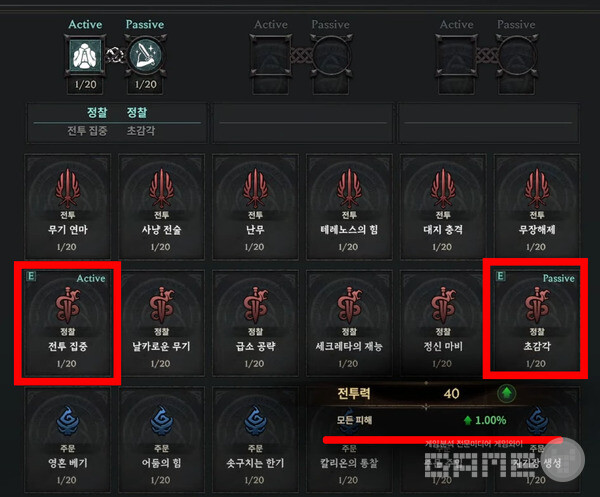This screenshot has width=600, height=497.
Task: Choose the 날카로운 무기 skill tile
Action: (x=163, y=320)
